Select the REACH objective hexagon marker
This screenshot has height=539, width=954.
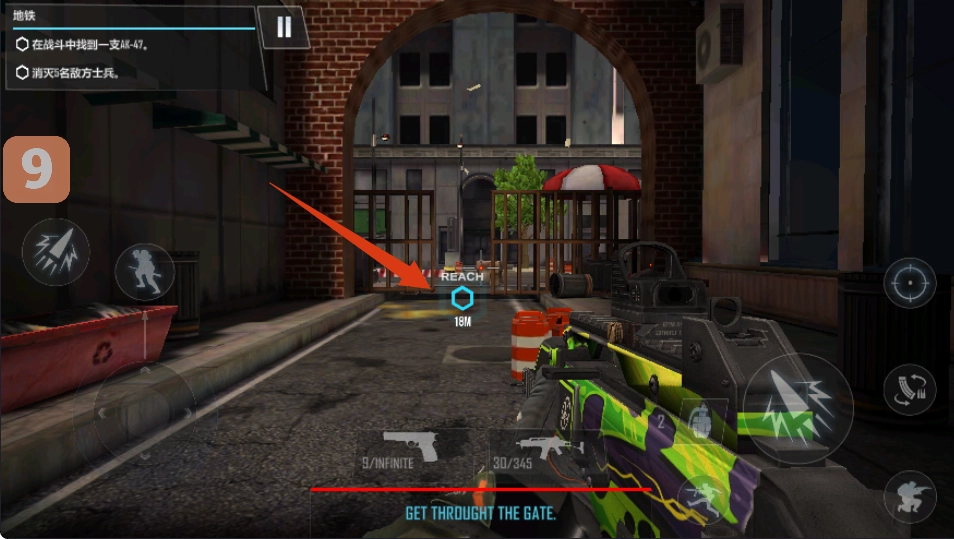pos(461,297)
